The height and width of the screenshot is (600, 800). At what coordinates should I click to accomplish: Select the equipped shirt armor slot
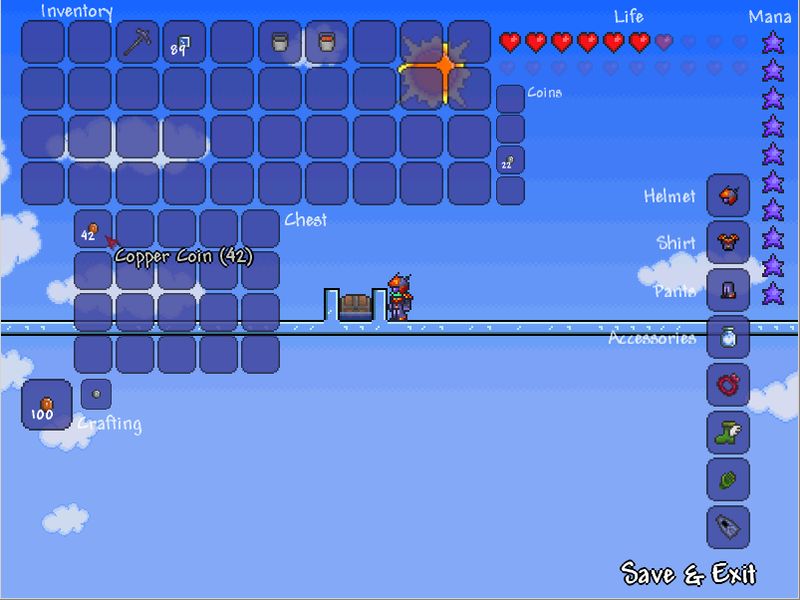tap(728, 242)
